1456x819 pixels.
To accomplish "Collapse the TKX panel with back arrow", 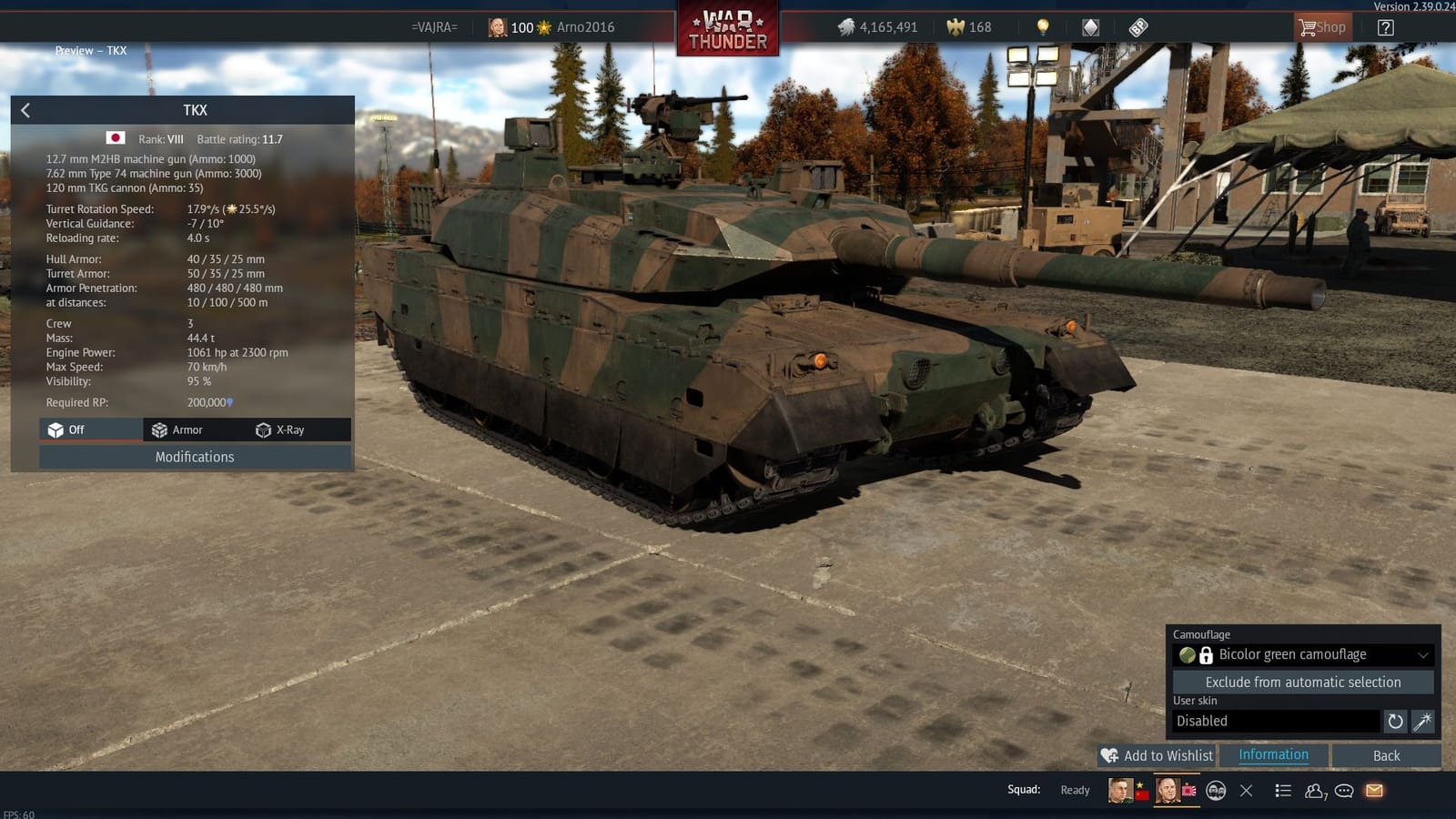I will (25, 110).
